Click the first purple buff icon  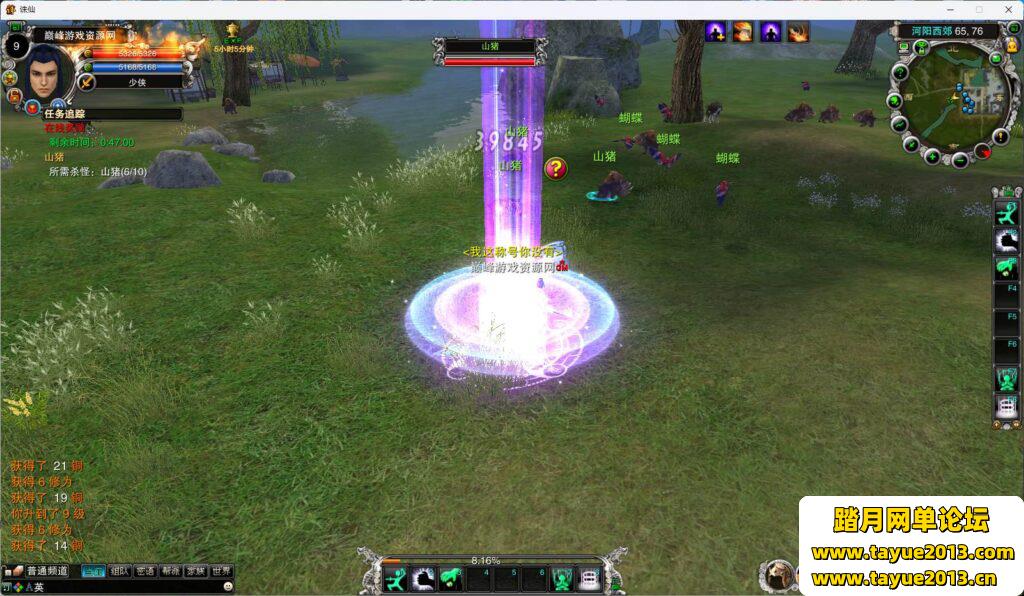716,32
